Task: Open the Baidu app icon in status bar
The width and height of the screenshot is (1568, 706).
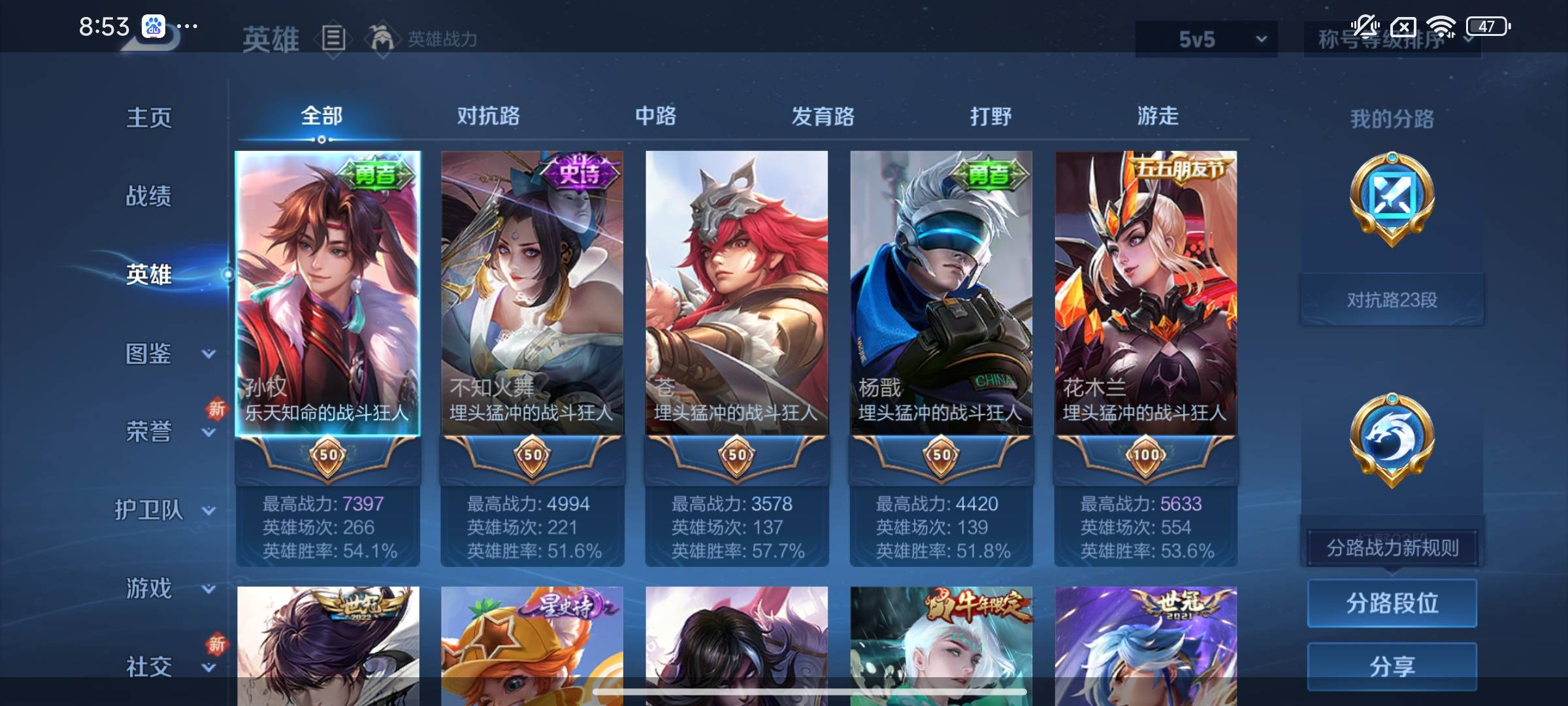Action: pos(155,26)
